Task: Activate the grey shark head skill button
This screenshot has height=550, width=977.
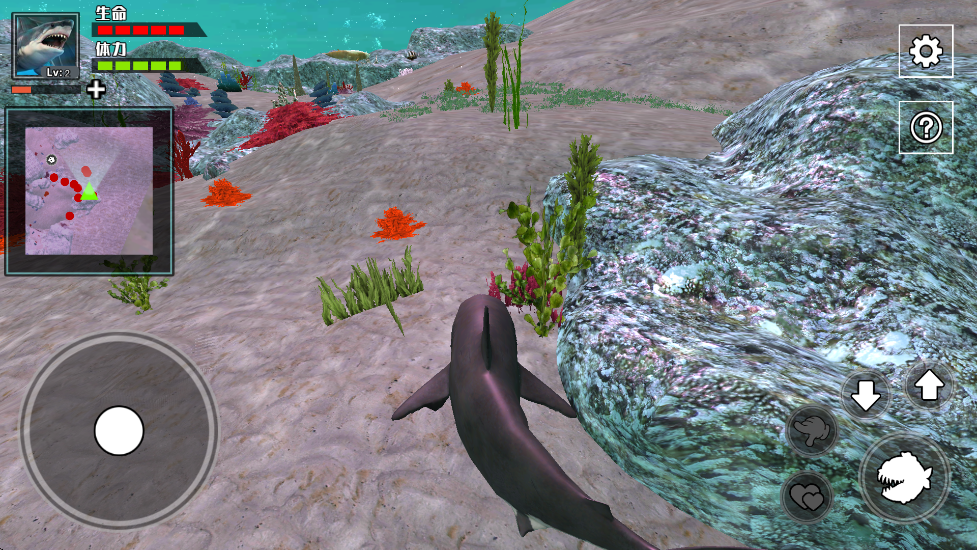Action: tap(812, 431)
